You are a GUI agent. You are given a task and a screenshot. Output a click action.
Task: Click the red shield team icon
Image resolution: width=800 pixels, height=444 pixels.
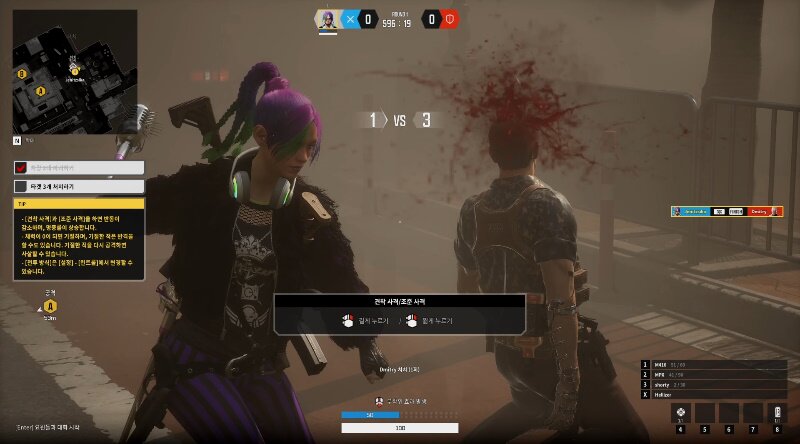pos(449,18)
